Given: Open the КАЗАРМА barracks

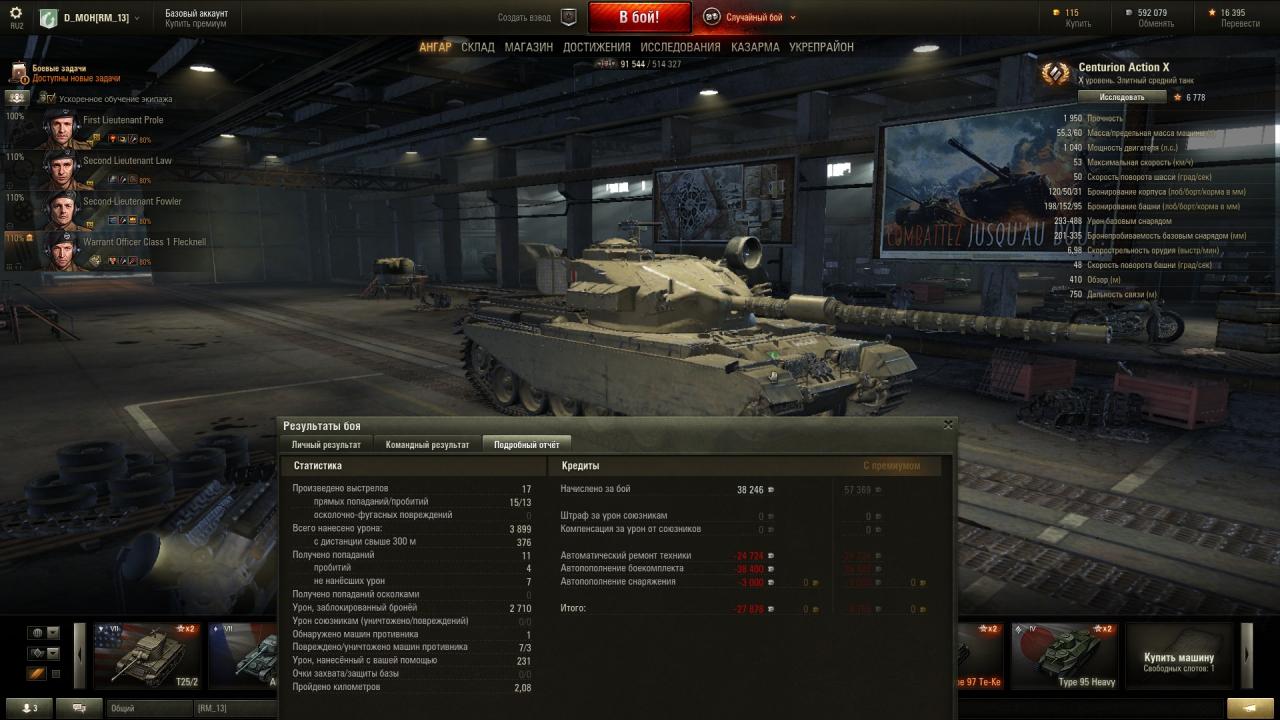Looking at the screenshot, I should coord(755,47).
